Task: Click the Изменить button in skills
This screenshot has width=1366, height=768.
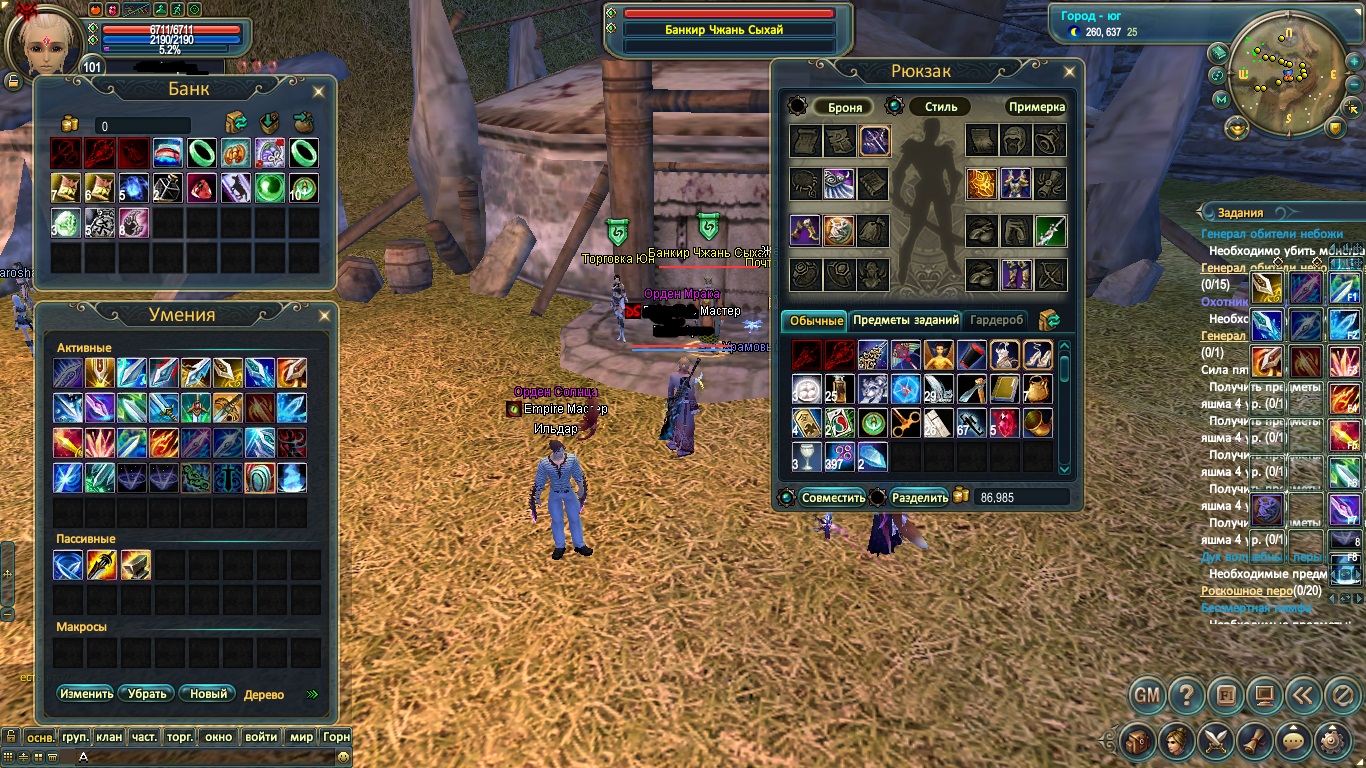Action: (86, 693)
